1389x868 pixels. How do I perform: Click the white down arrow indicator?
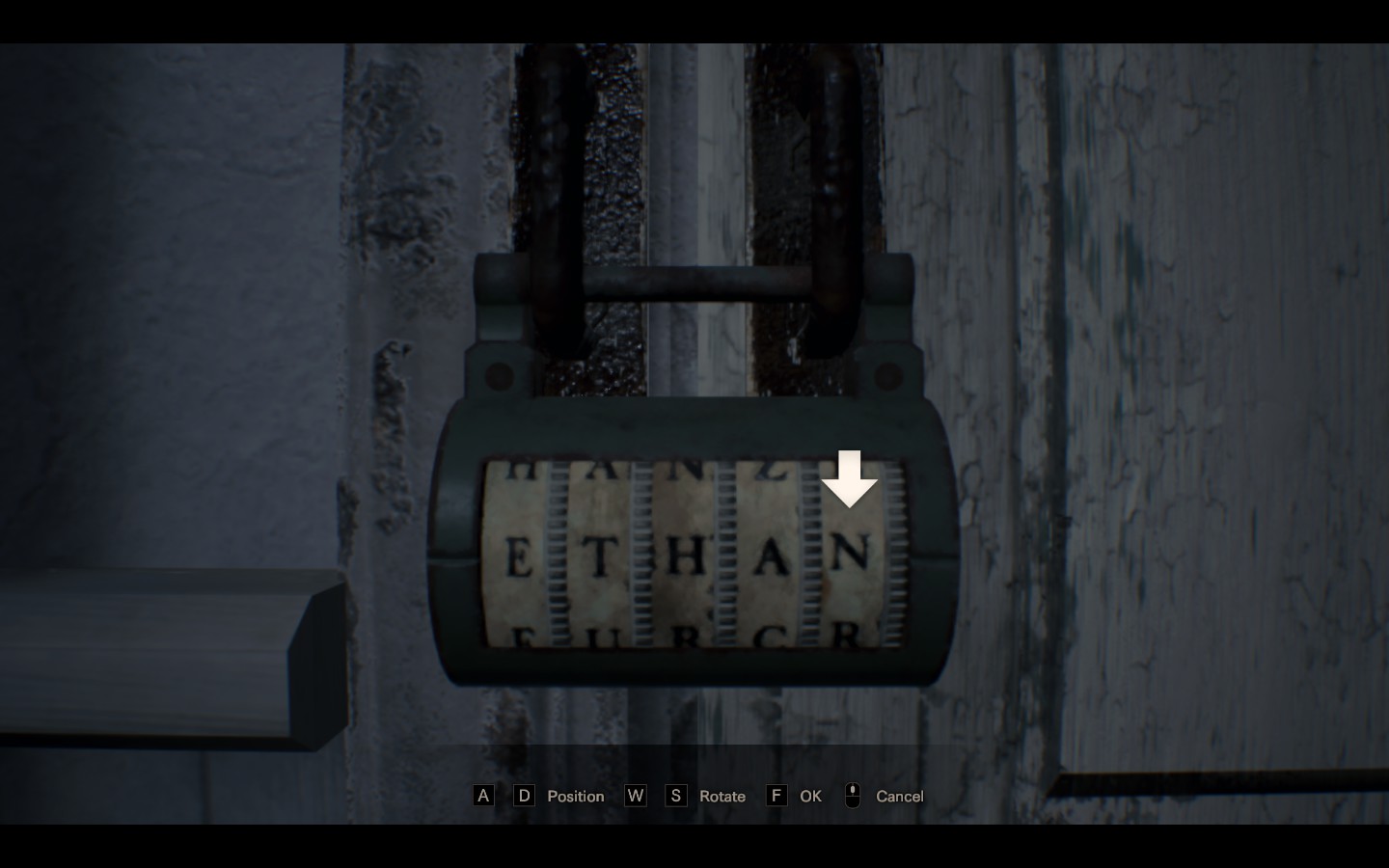[x=850, y=479]
